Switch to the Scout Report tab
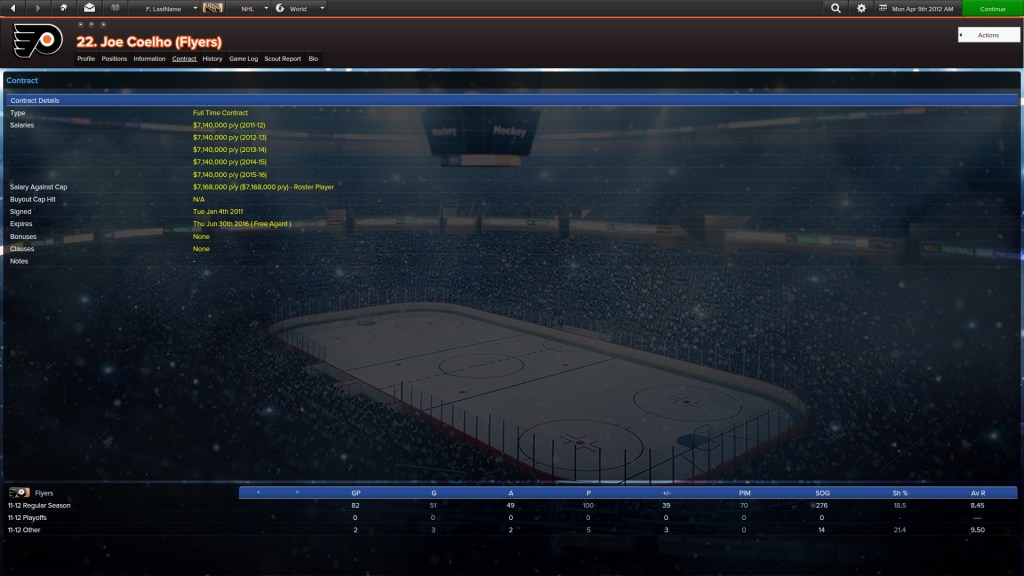This screenshot has width=1024, height=576. click(283, 59)
